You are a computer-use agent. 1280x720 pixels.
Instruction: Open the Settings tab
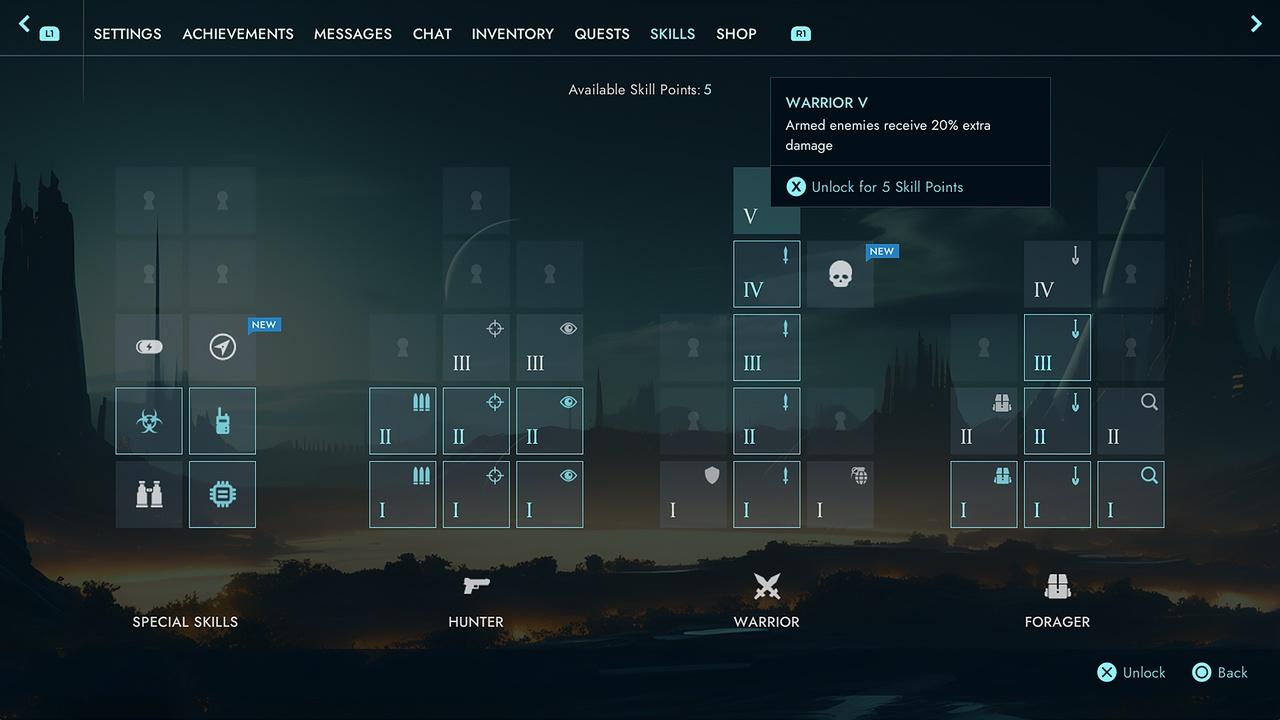pos(127,34)
